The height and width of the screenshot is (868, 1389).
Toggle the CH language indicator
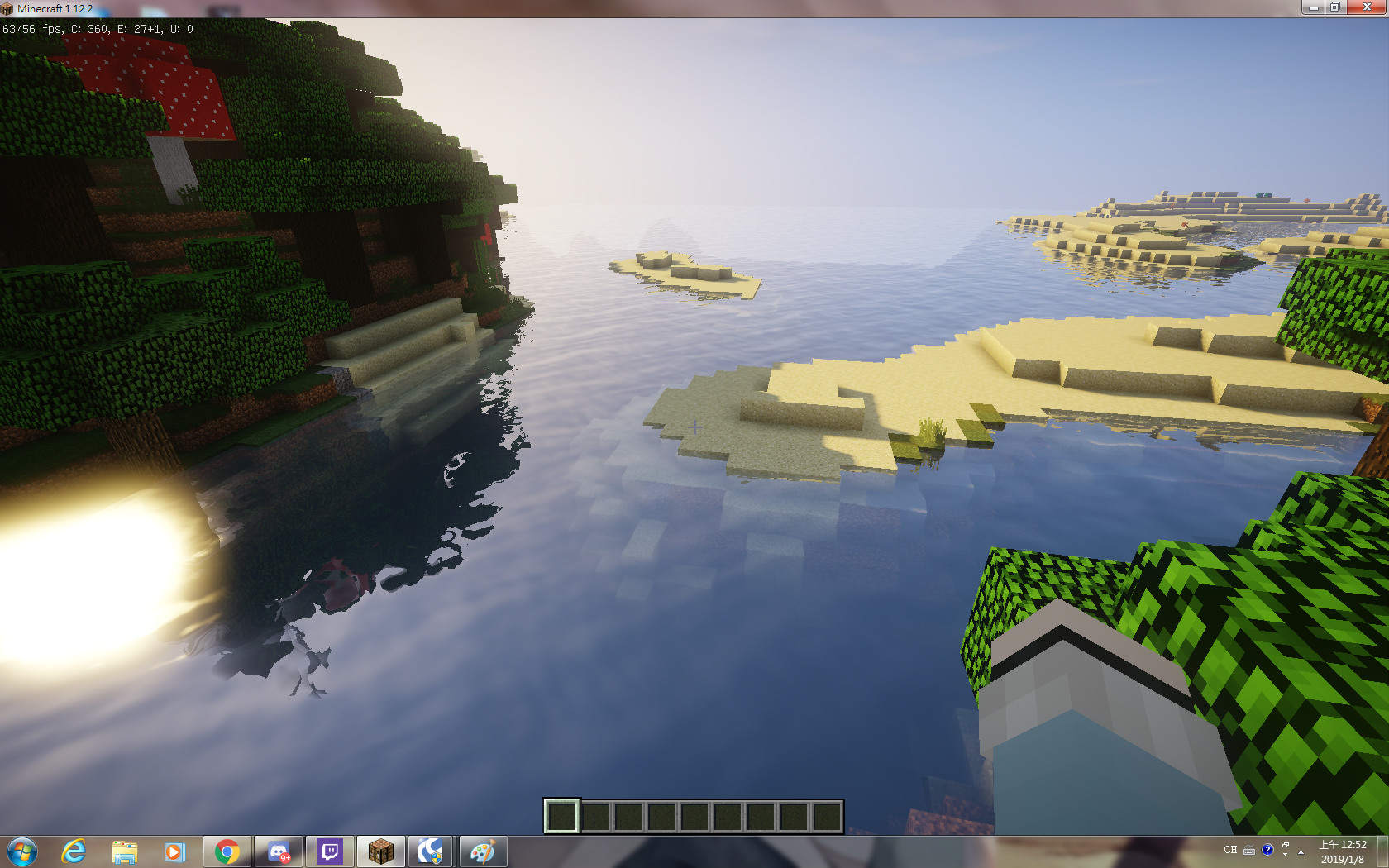(1230, 849)
